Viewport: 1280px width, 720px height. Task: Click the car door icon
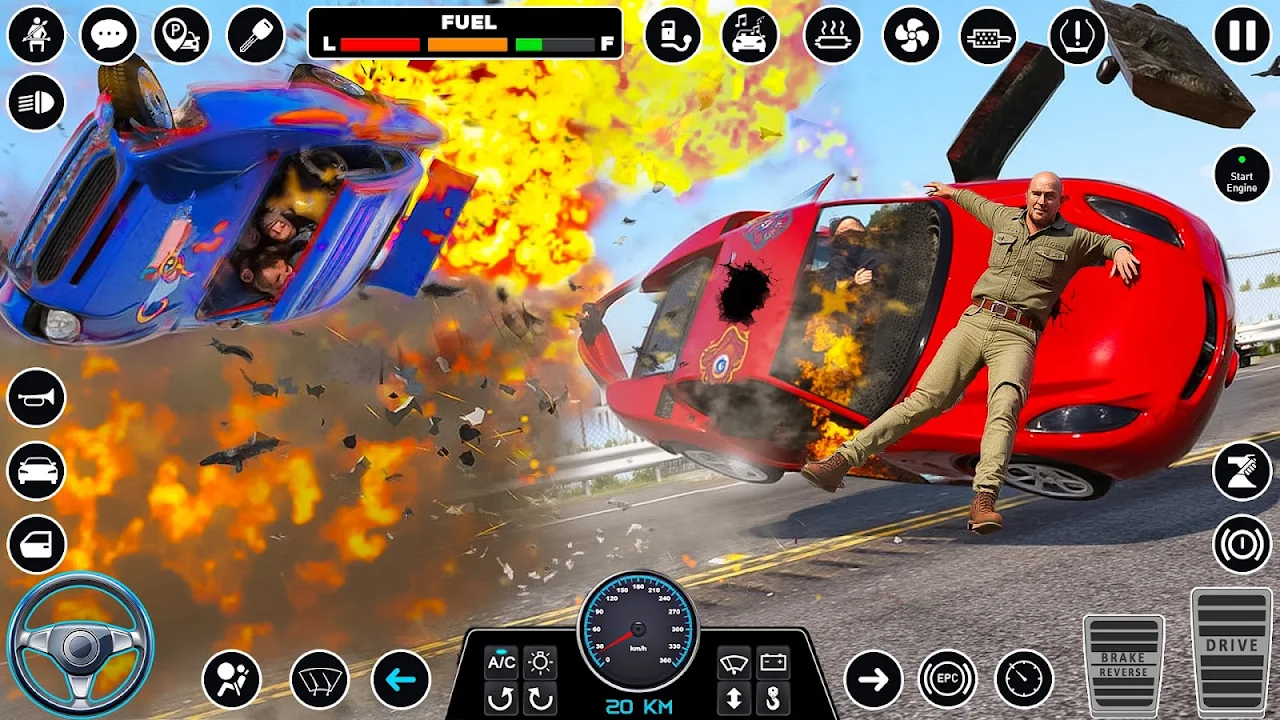click(x=36, y=544)
